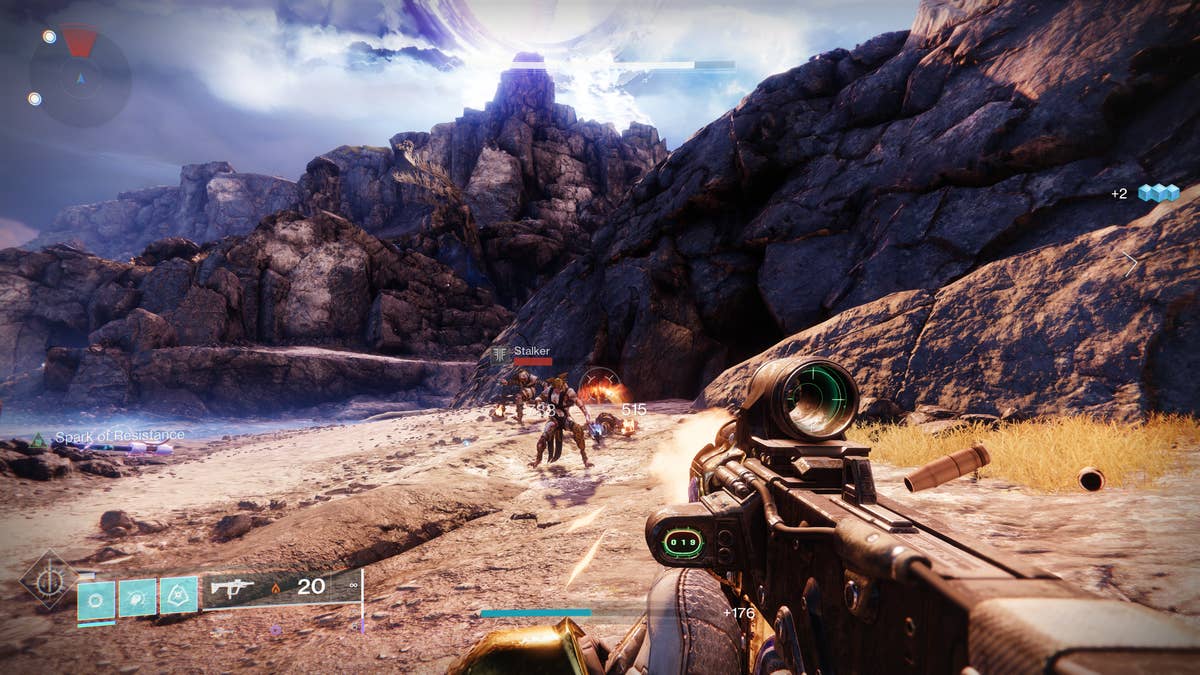Select the equipped rifle weapon icon
The image size is (1200, 675).
[x=232, y=588]
